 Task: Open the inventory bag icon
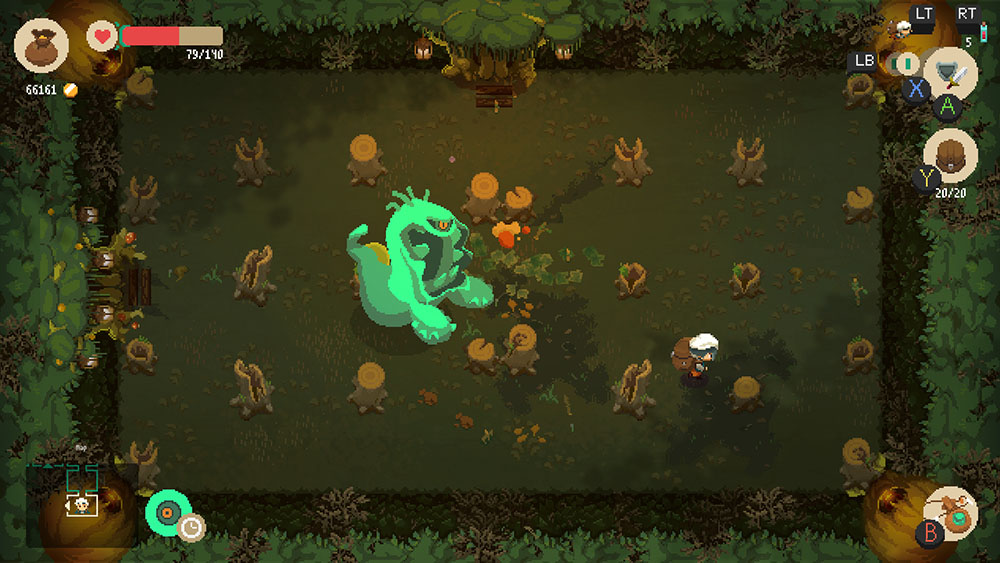pos(41,45)
